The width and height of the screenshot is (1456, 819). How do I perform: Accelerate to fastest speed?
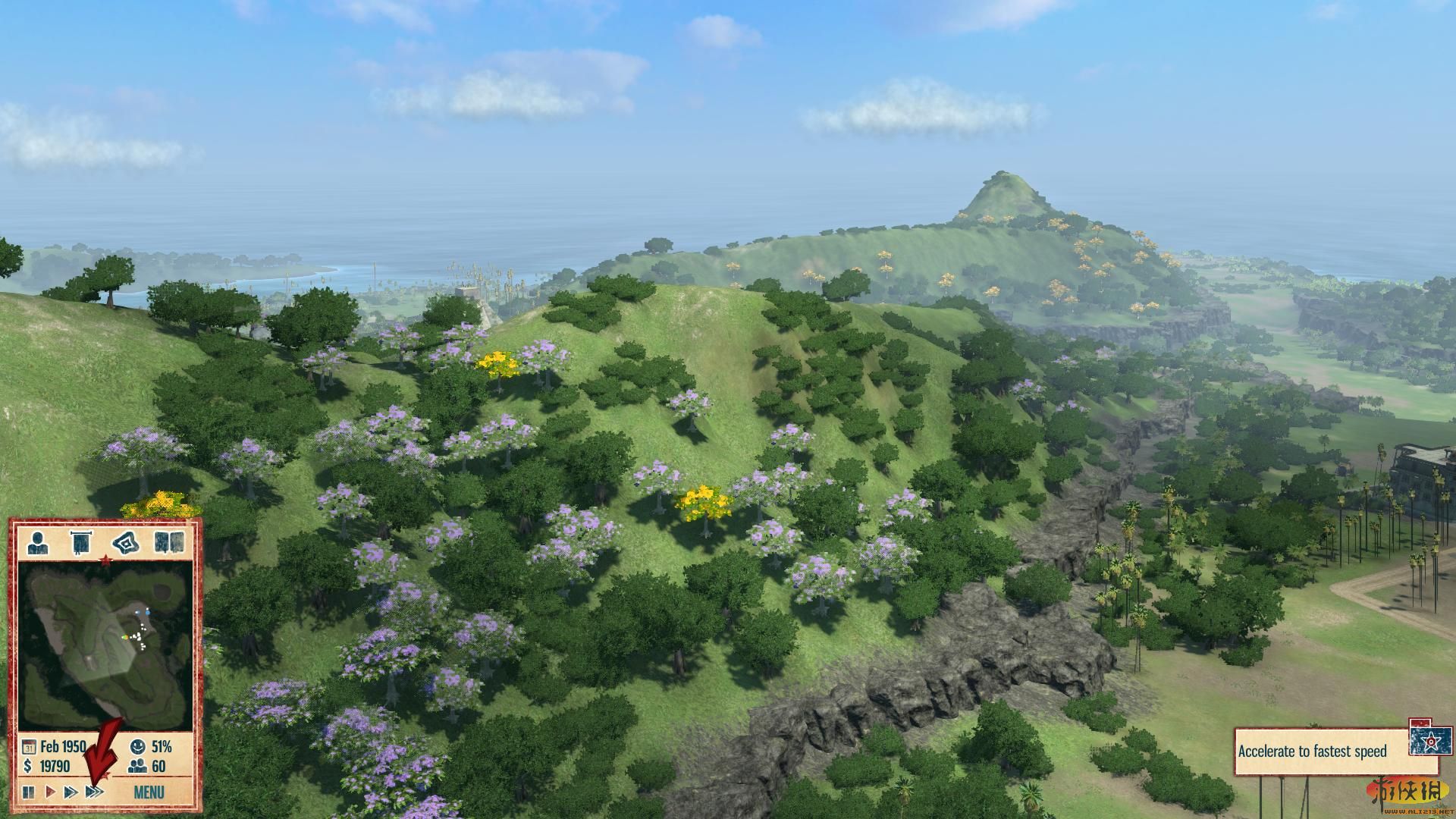click(94, 792)
